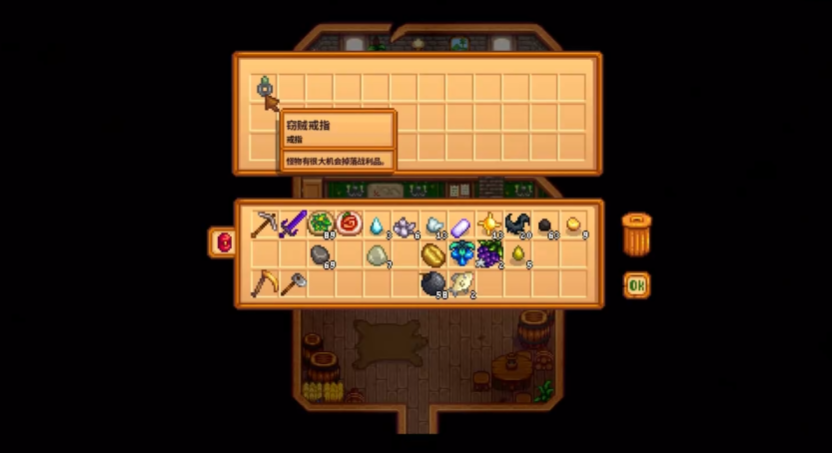Take the Burglar's Ring from the chest
Viewport: 832px width, 453px height.
(x=264, y=87)
